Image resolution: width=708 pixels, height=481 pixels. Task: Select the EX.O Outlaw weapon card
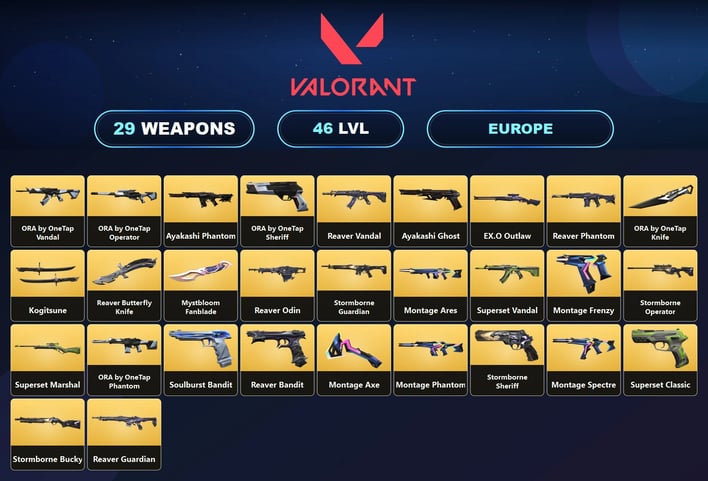tap(507, 210)
